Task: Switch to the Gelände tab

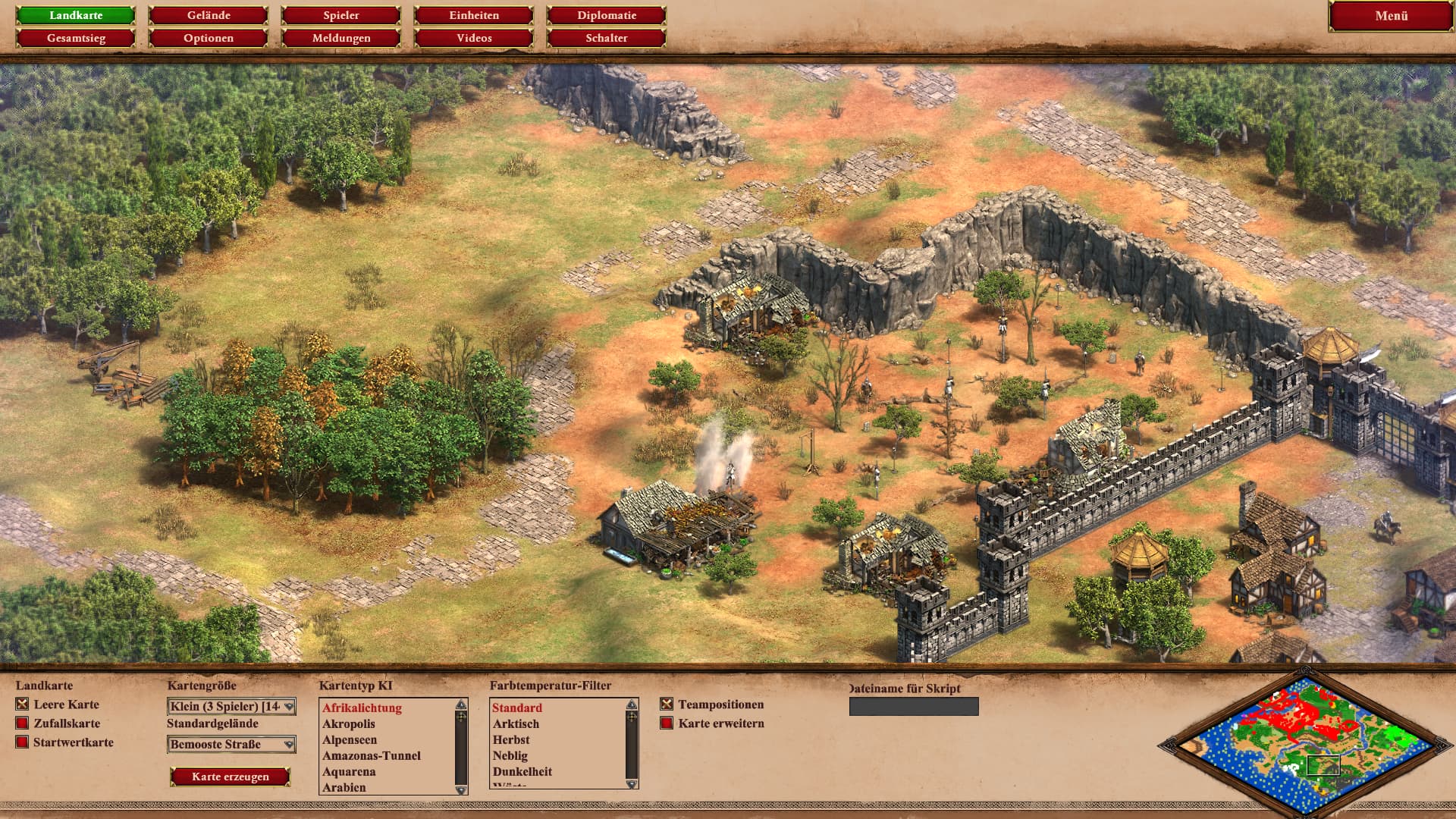Action: pyautogui.click(x=209, y=15)
